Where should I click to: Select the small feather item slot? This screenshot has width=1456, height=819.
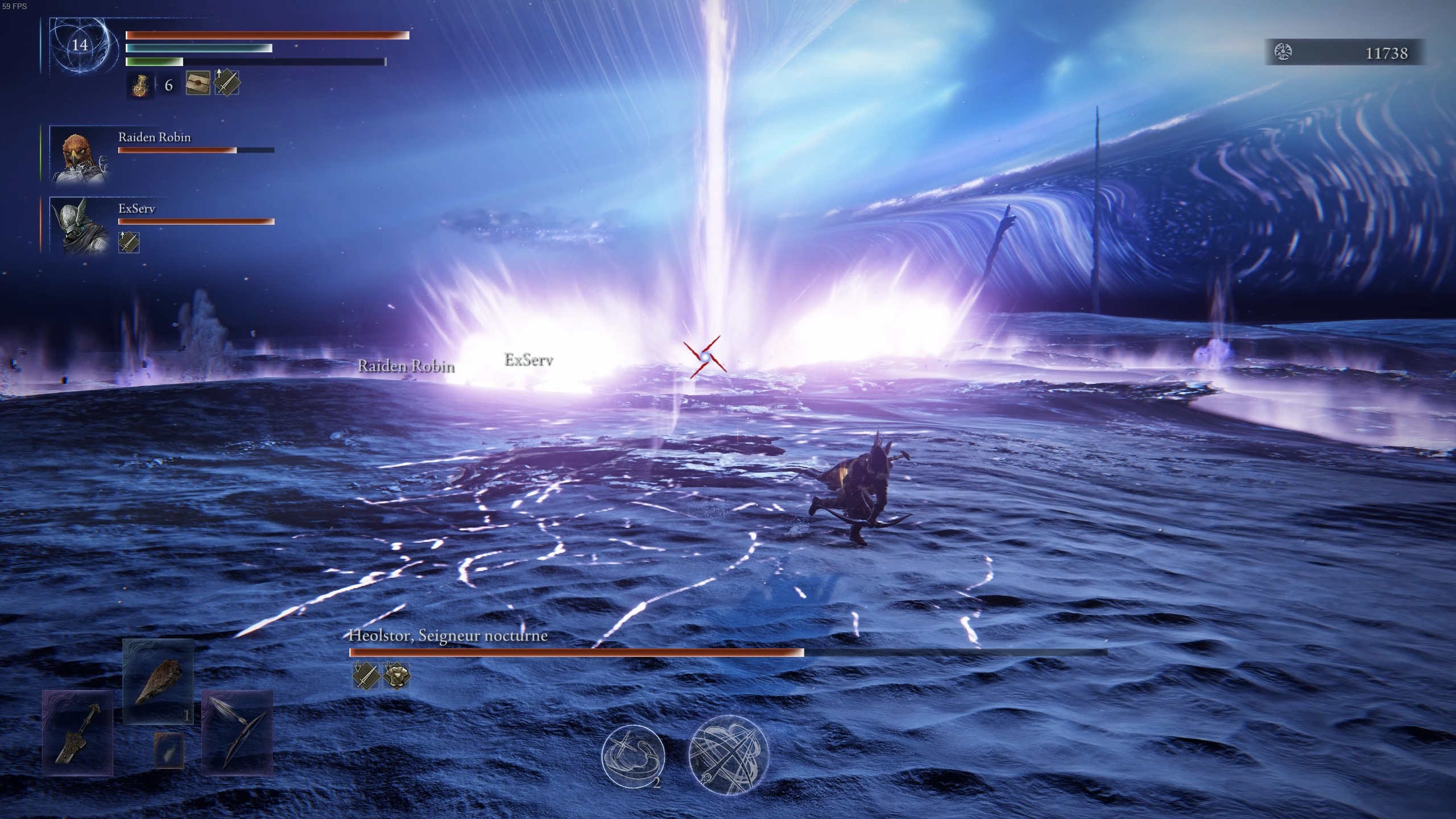pyautogui.click(x=169, y=748)
